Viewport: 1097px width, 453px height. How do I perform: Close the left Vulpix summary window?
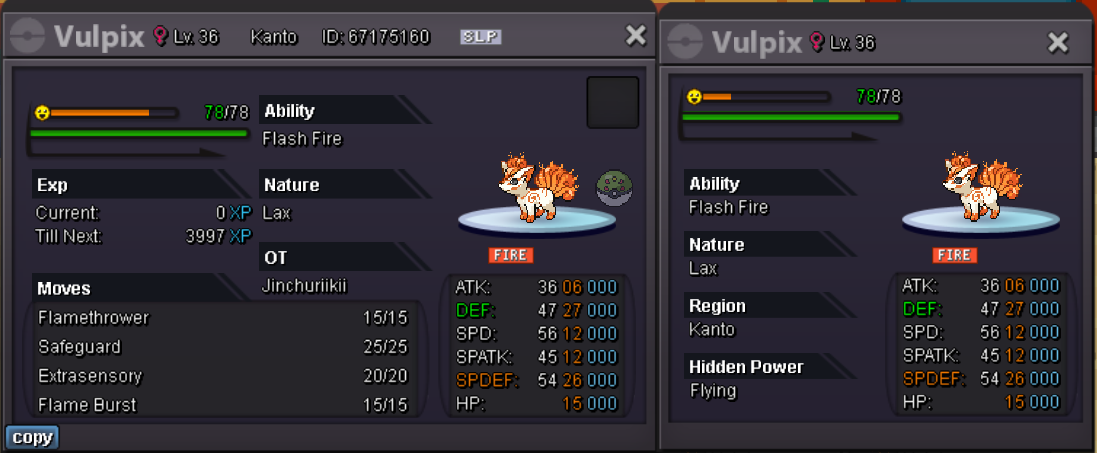[635, 36]
